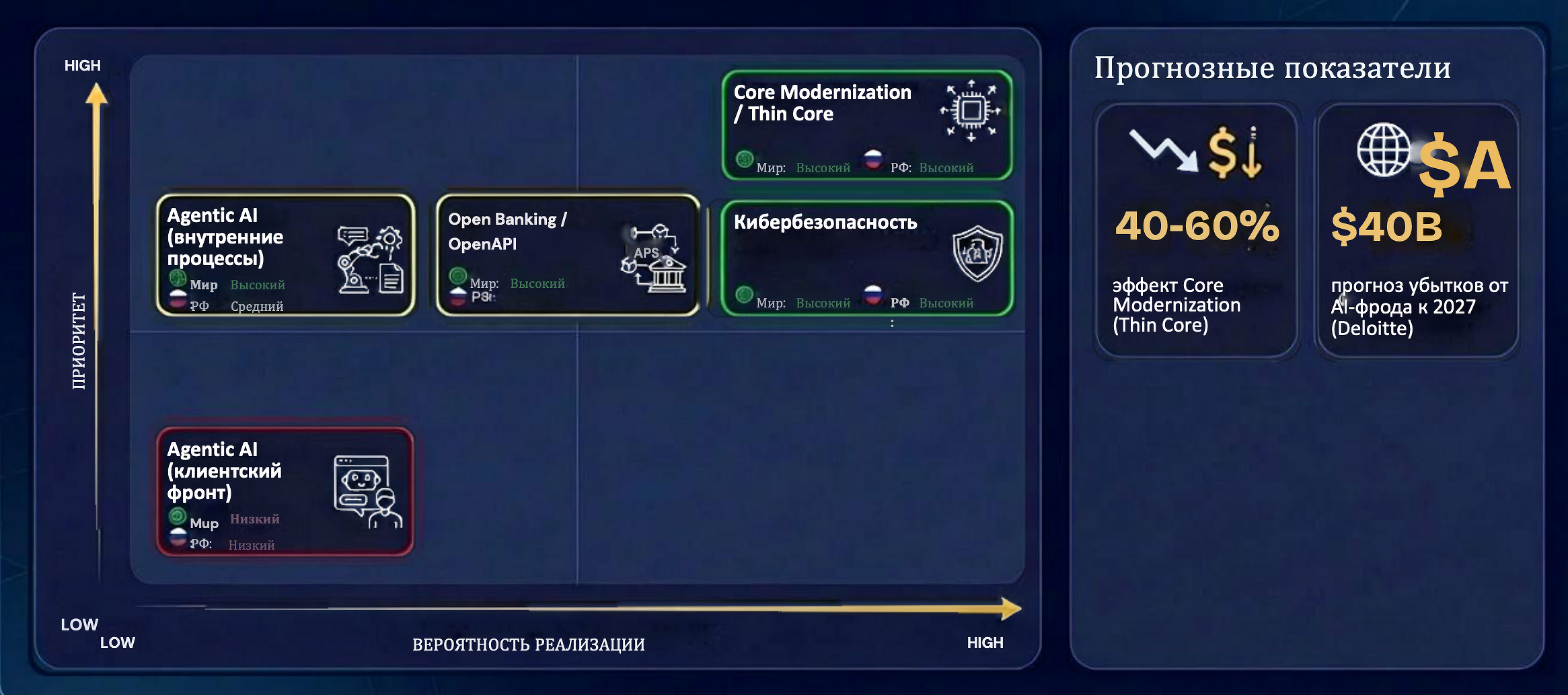
Task: Click the 40-60% Core Modernization effect panel
Action: [1196, 230]
